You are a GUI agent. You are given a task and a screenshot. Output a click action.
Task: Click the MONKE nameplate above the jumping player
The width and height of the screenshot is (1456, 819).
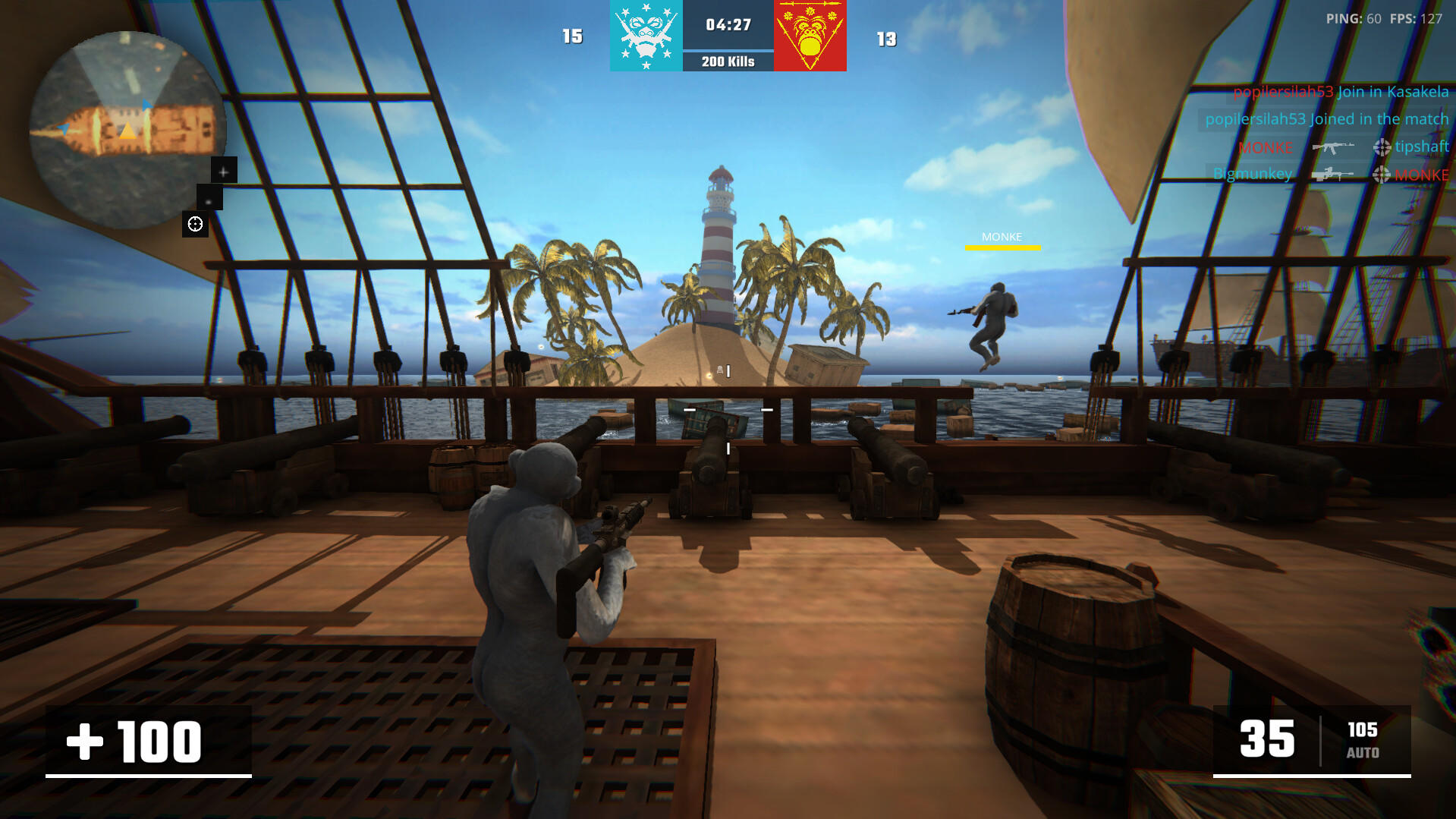pyautogui.click(x=1002, y=237)
